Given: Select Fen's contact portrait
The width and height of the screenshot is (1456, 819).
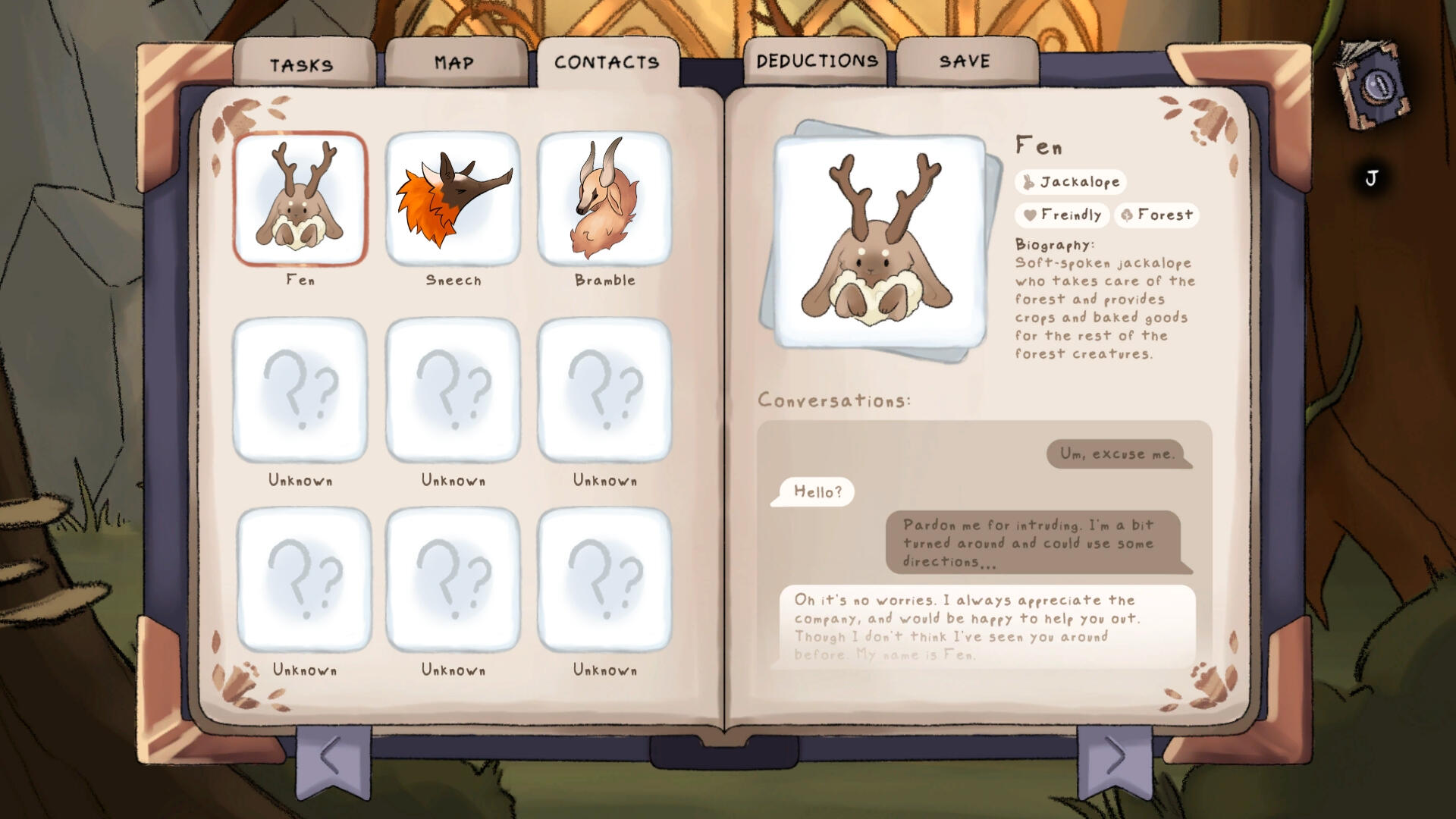Looking at the screenshot, I should (300, 199).
